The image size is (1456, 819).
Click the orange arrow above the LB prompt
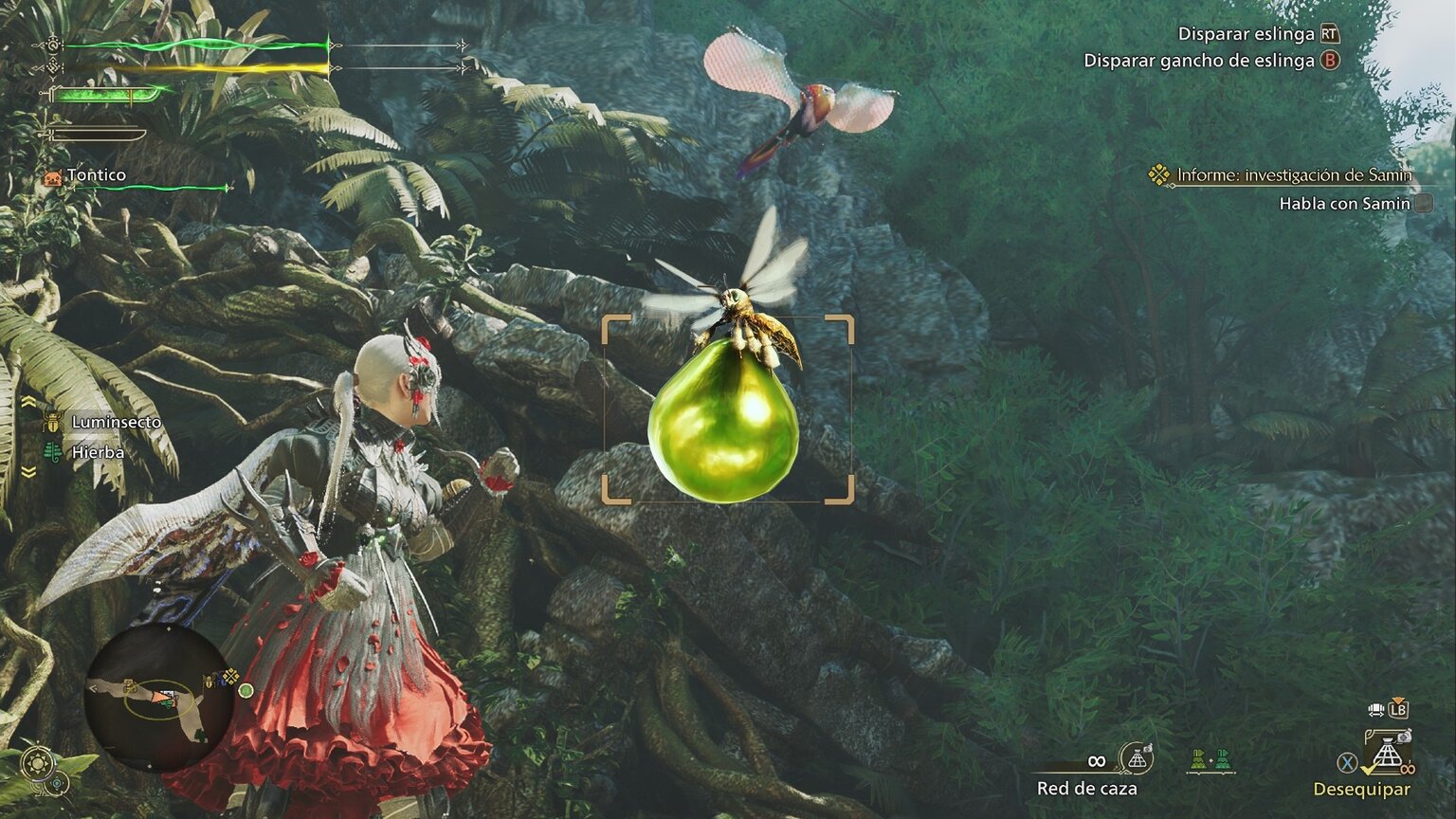pyautogui.click(x=1398, y=700)
